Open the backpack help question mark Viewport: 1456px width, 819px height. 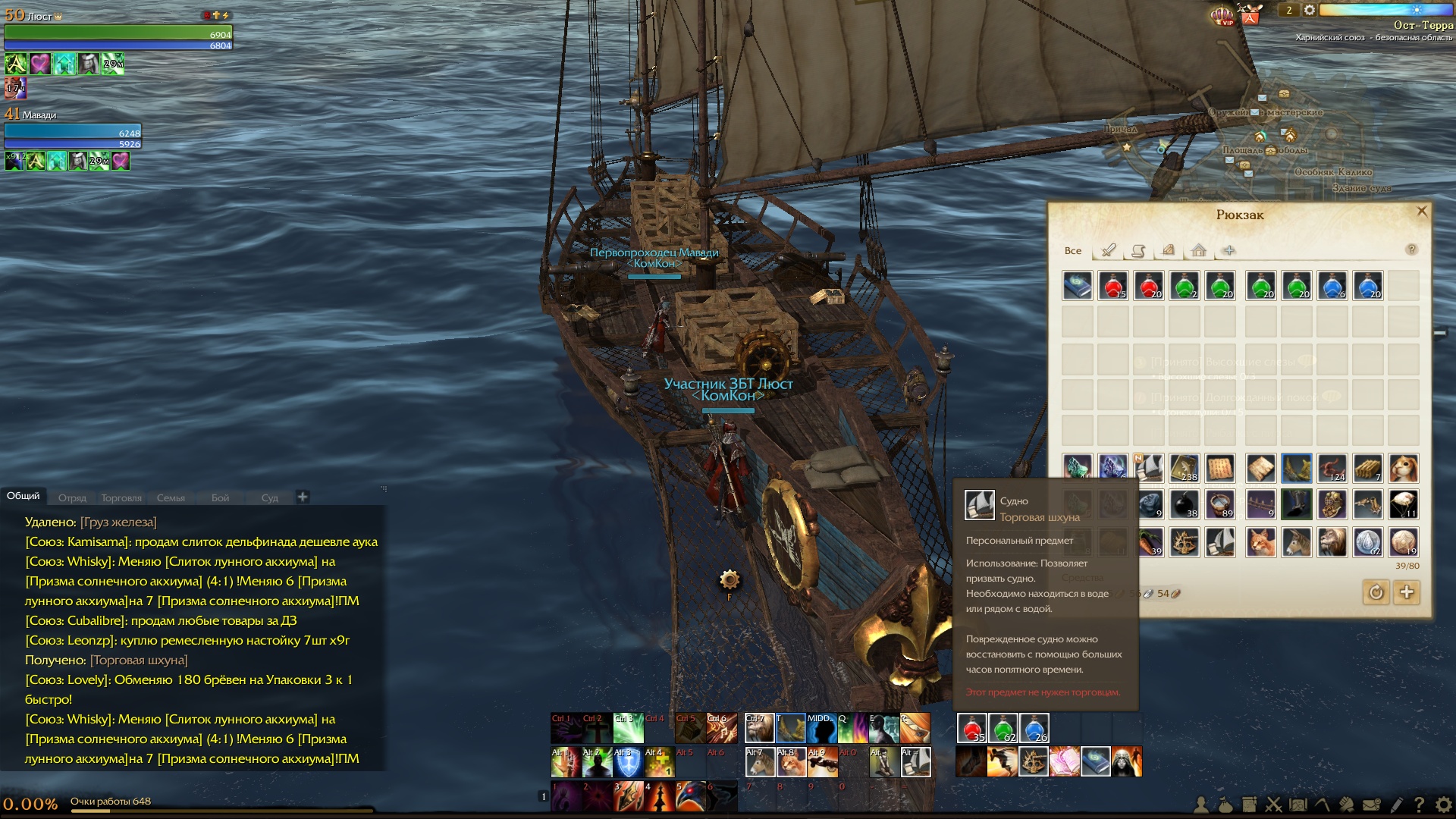(1411, 249)
